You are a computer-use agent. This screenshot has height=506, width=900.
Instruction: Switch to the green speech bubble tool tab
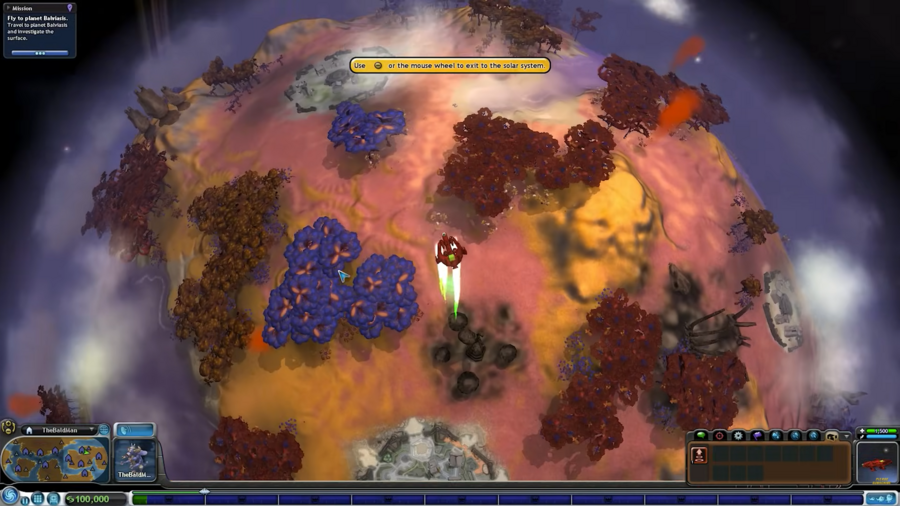pos(701,435)
